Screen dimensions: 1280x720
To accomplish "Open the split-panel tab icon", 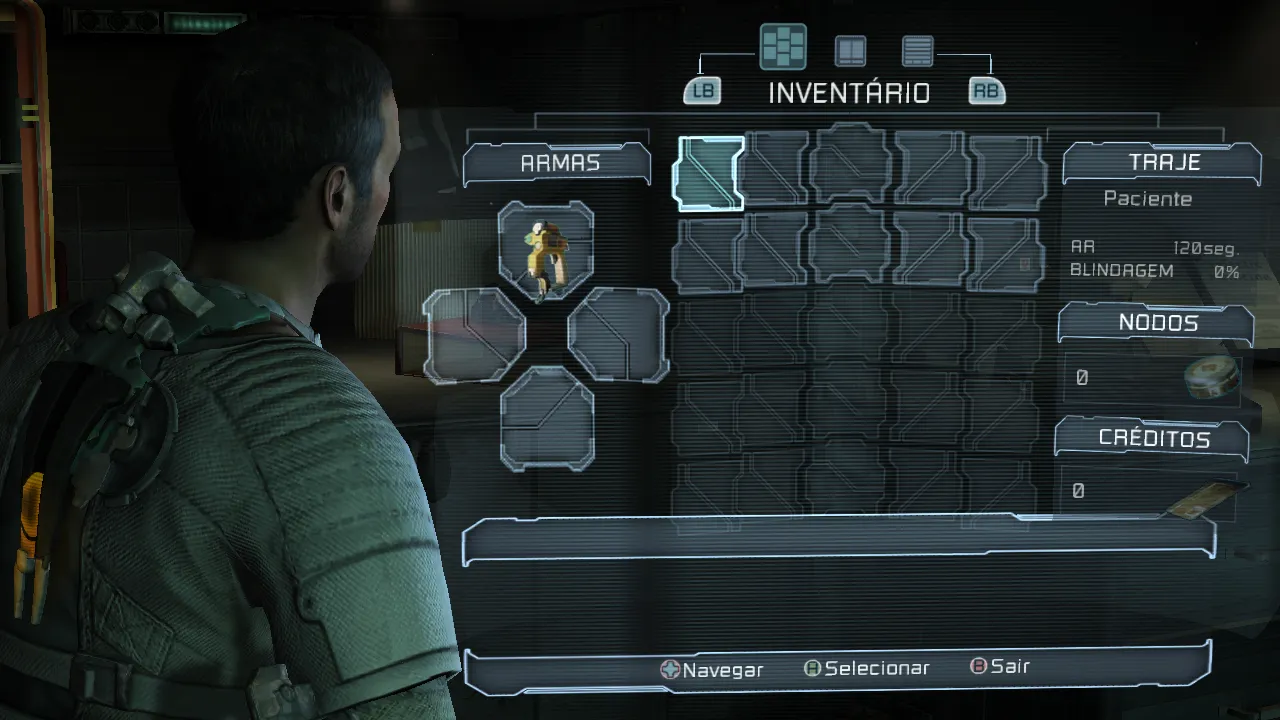I will tap(850, 50).
